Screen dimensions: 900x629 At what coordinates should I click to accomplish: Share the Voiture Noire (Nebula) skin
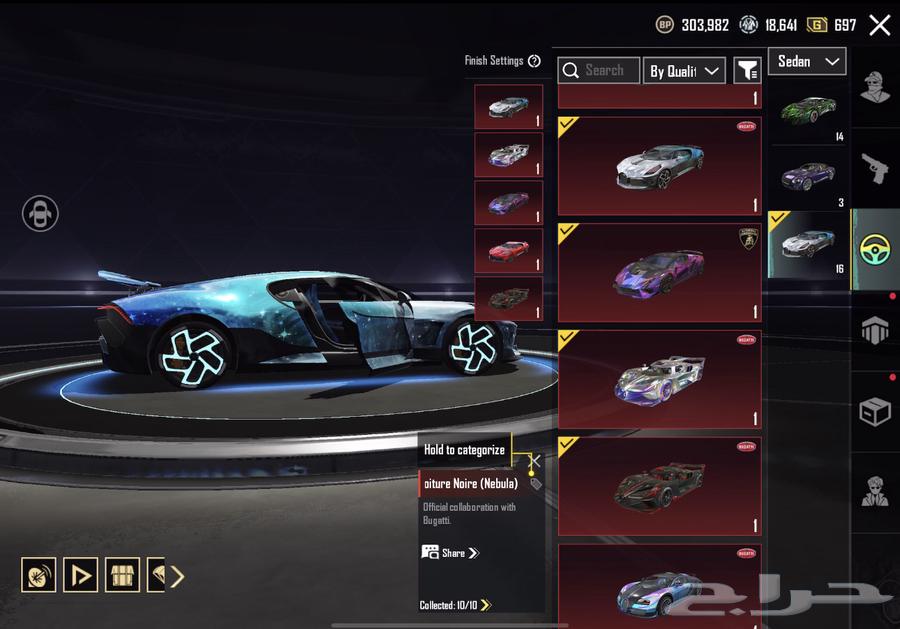click(451, 553)
